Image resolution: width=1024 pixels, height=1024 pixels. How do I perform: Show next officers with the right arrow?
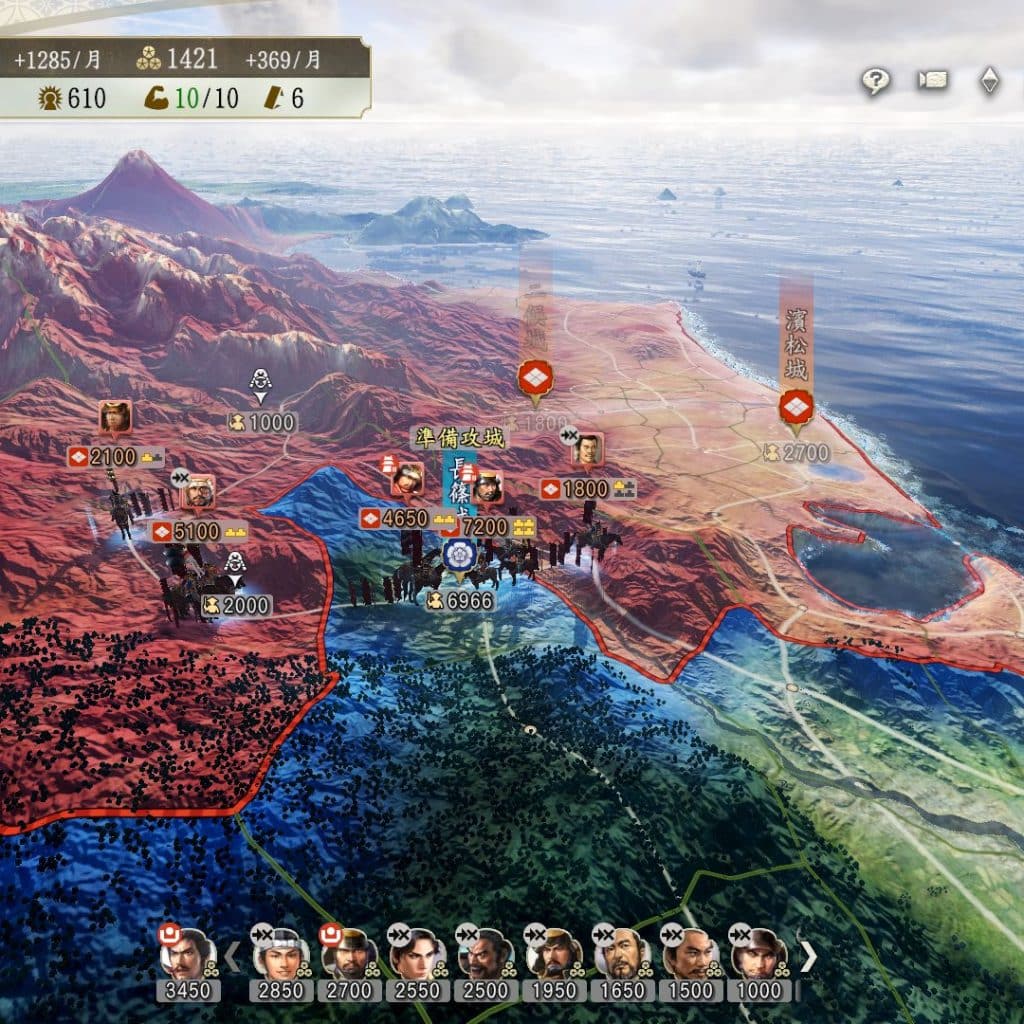[808, 957]
